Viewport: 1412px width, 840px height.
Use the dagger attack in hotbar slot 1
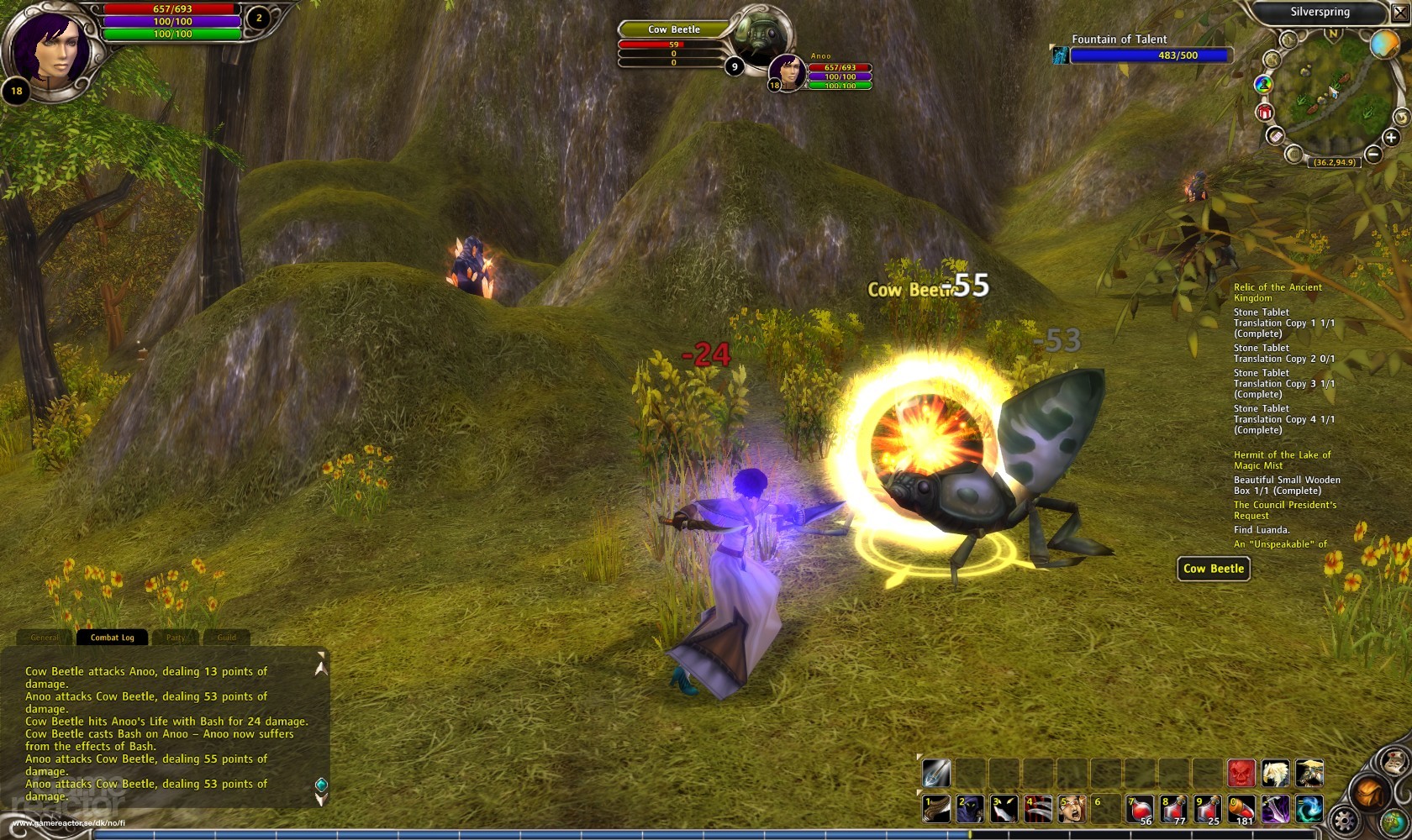coord(935,809)
